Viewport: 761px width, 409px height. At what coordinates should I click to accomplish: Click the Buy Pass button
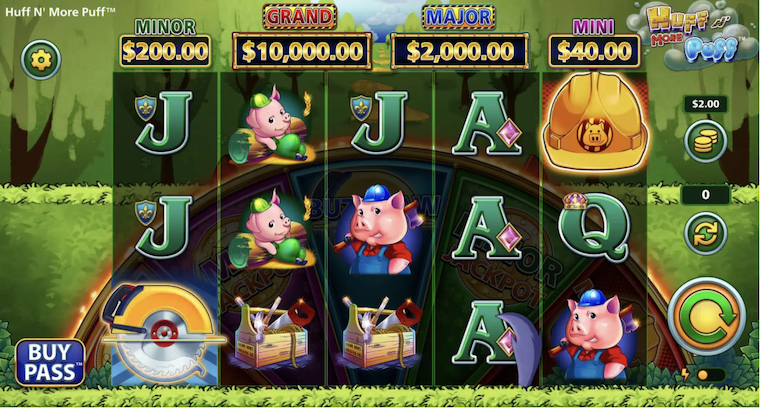49,362
